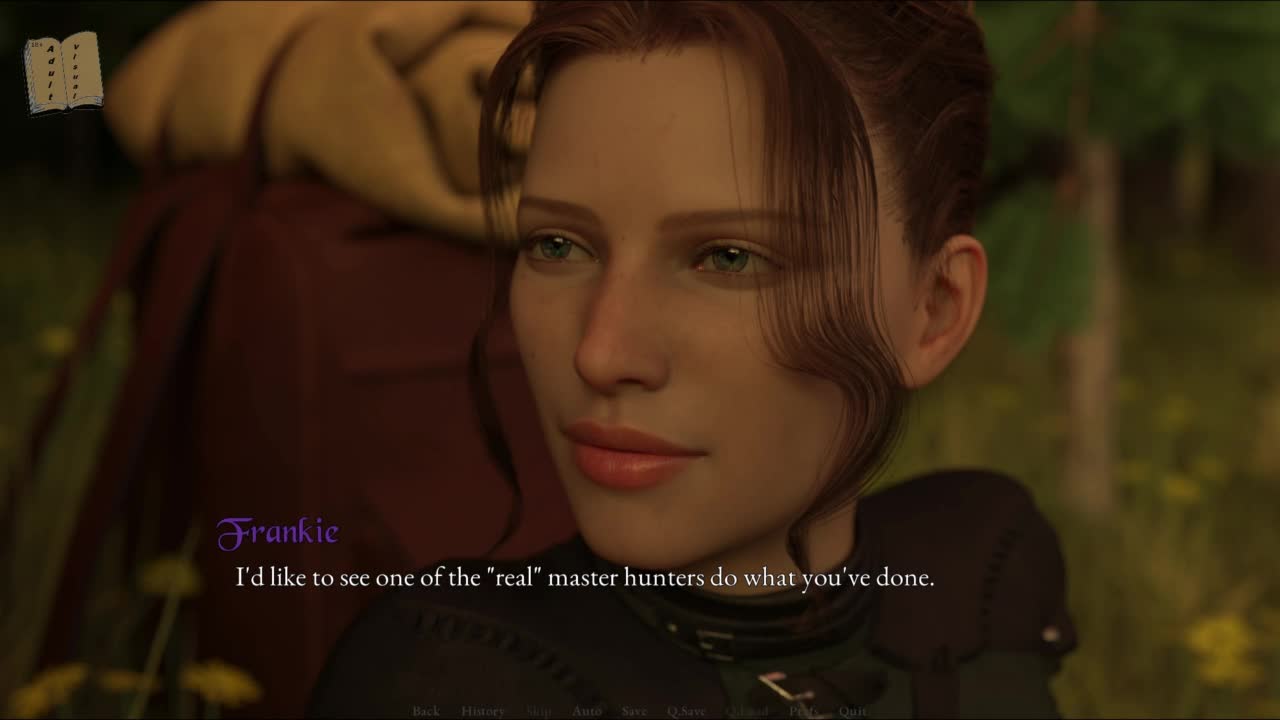Quit the game from the quick menu

coord(853,711)
